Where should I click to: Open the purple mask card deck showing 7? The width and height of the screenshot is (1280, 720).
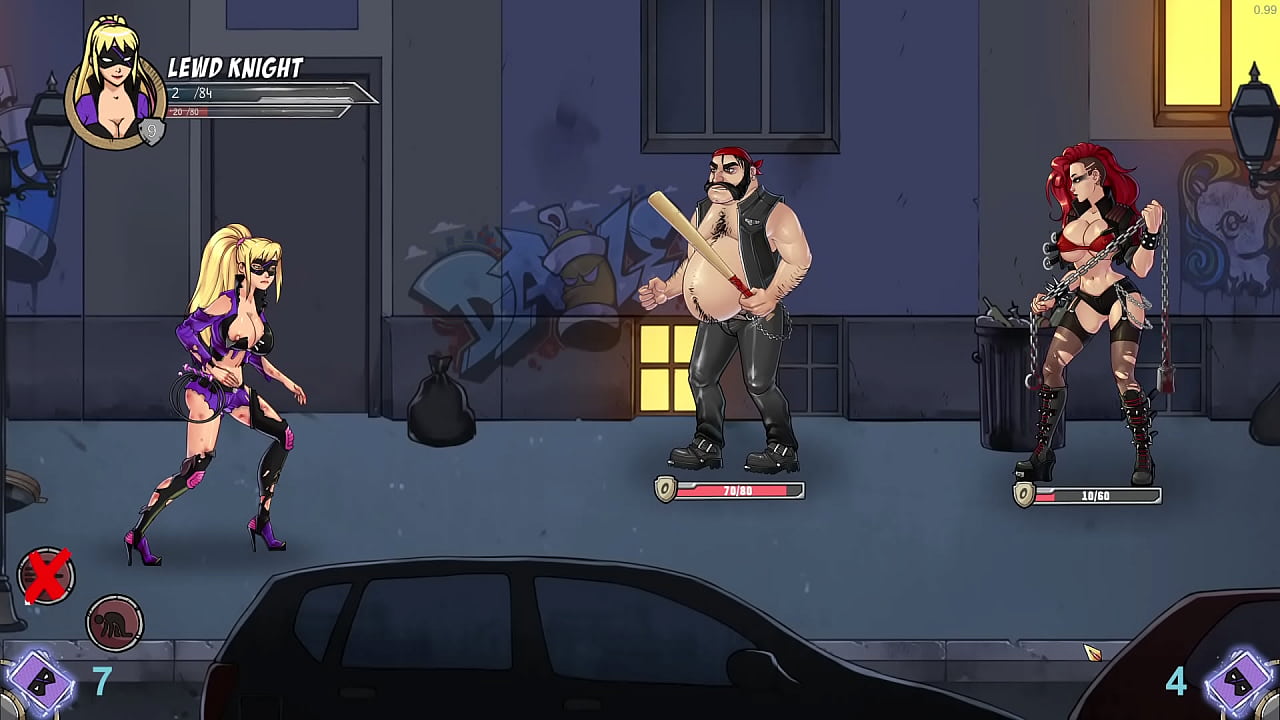point(40,684)
